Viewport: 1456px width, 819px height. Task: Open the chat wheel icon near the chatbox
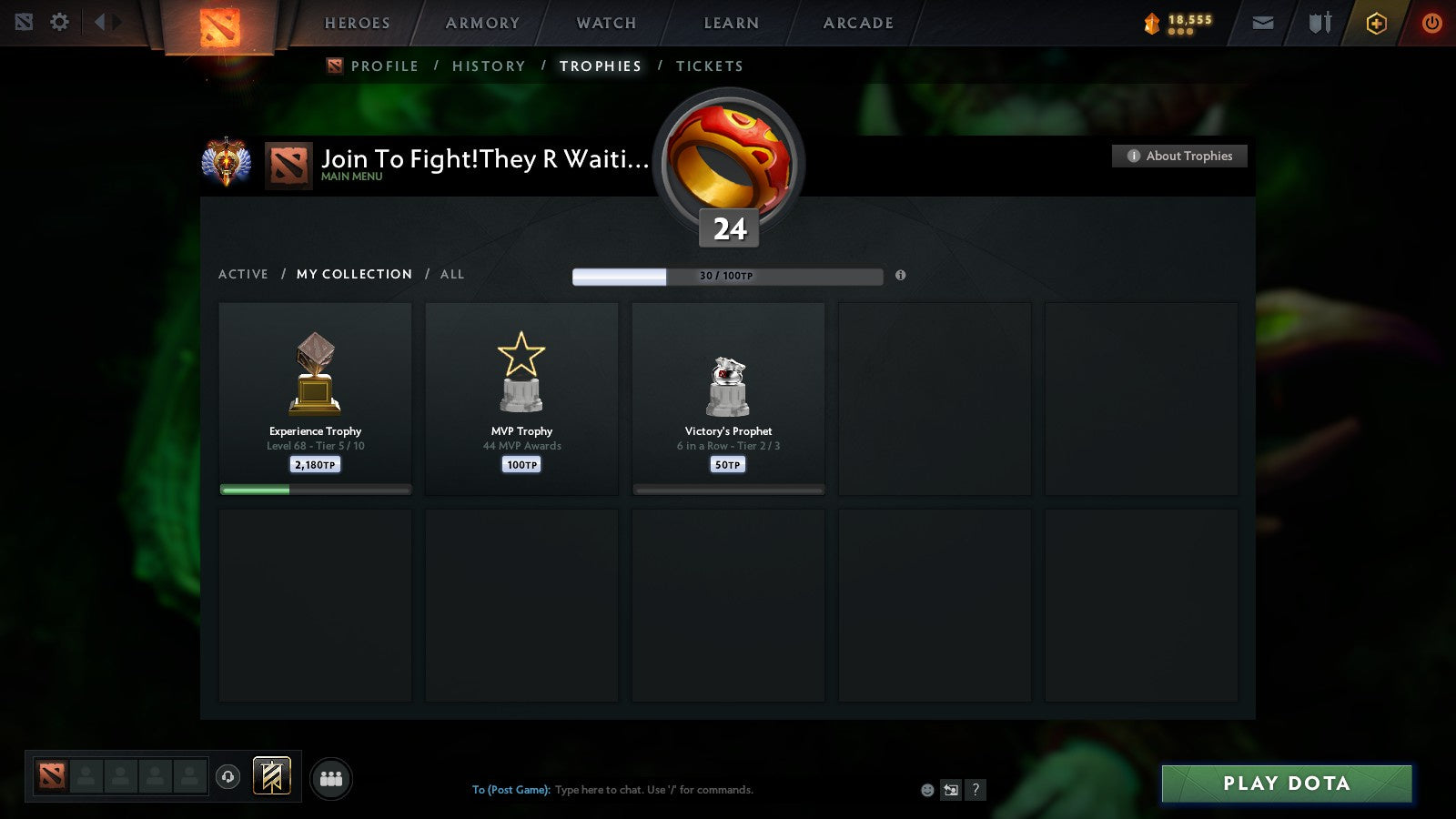949,790
